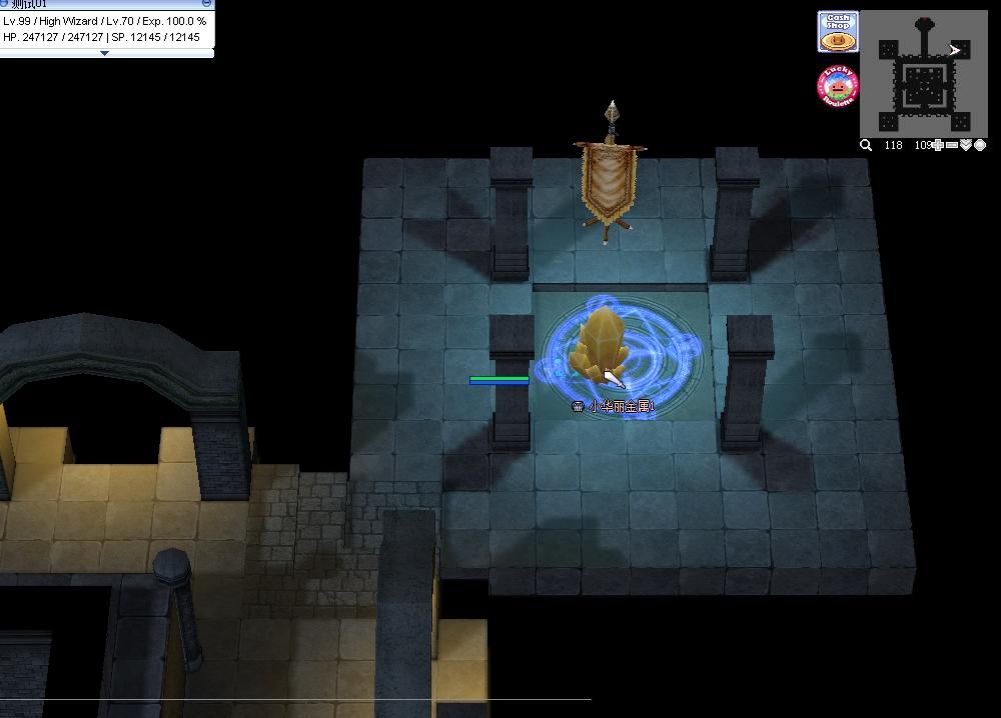
Task: Open the Lucky Roulette
Action: (x=838, y=86)
